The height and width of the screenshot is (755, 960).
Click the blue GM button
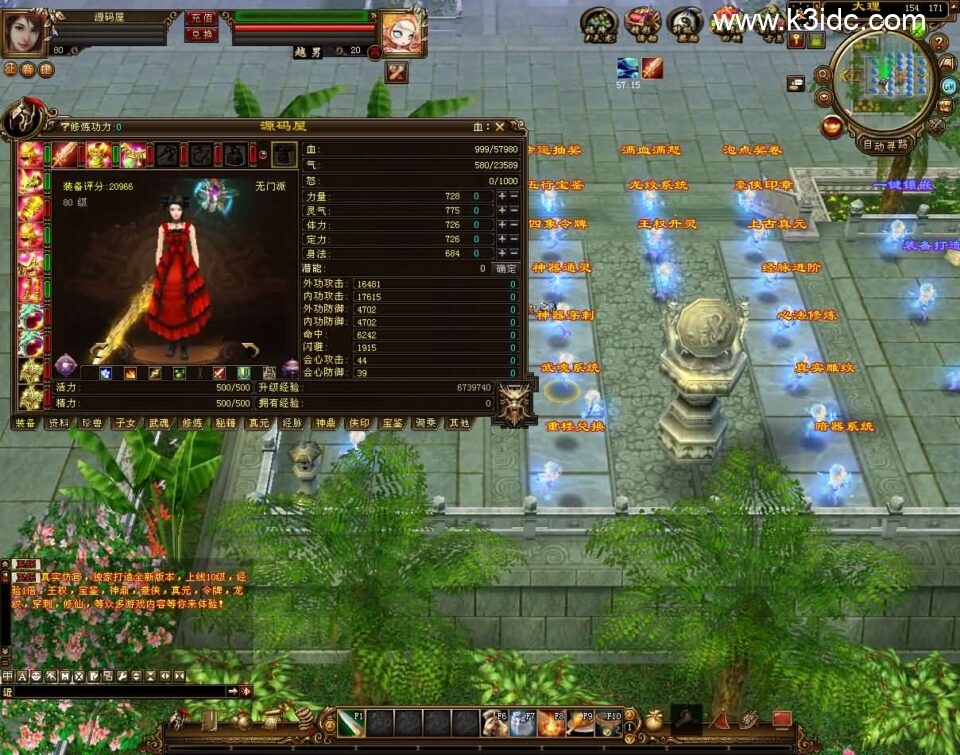(x=947, y=86)
